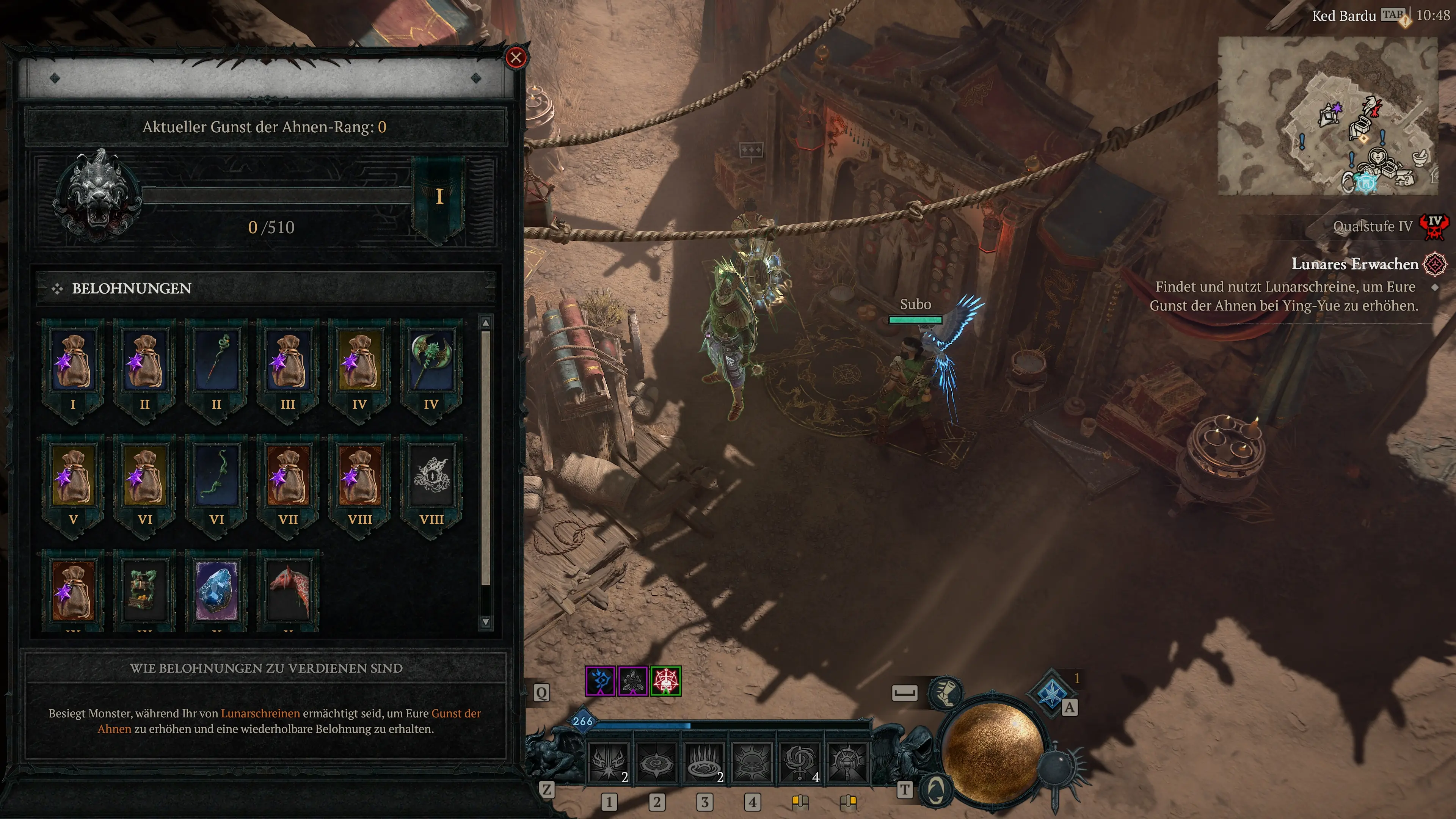Click the red pentagram buff icon
Viewport: 1456px width, 819px height.
[665, 681]
